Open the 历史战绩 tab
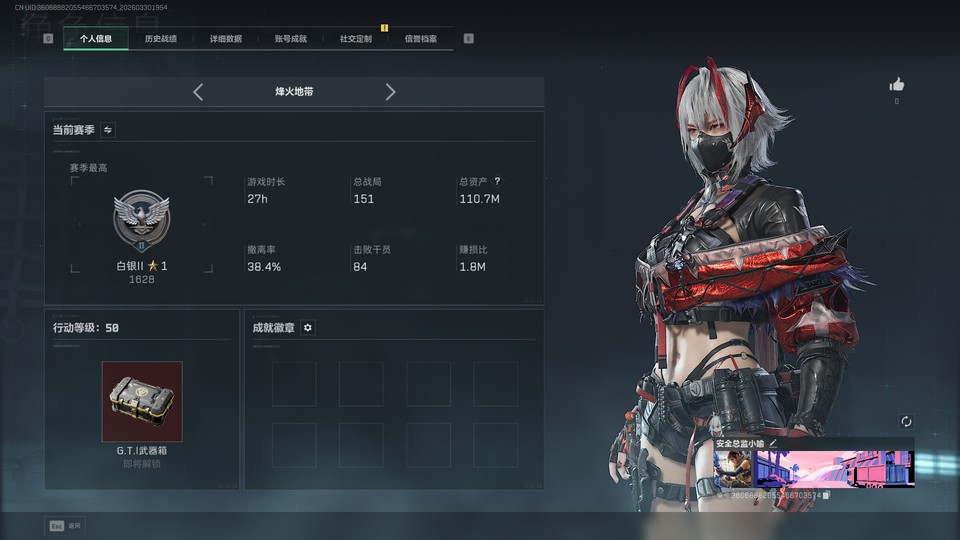Image resolution: width=960 pixels, height=540 pixels. 160,39
